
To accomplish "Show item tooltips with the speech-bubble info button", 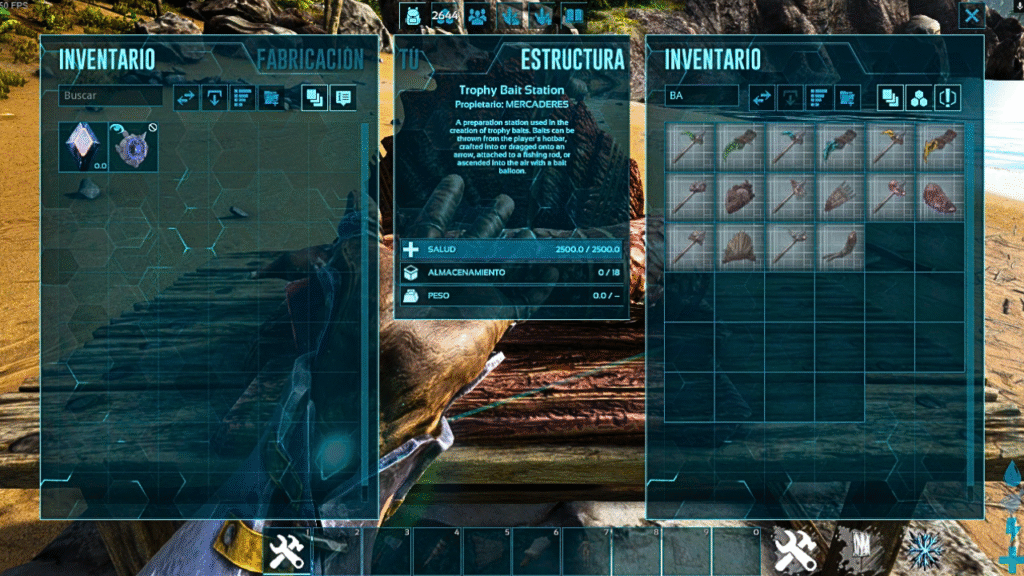I will [343, 97].
